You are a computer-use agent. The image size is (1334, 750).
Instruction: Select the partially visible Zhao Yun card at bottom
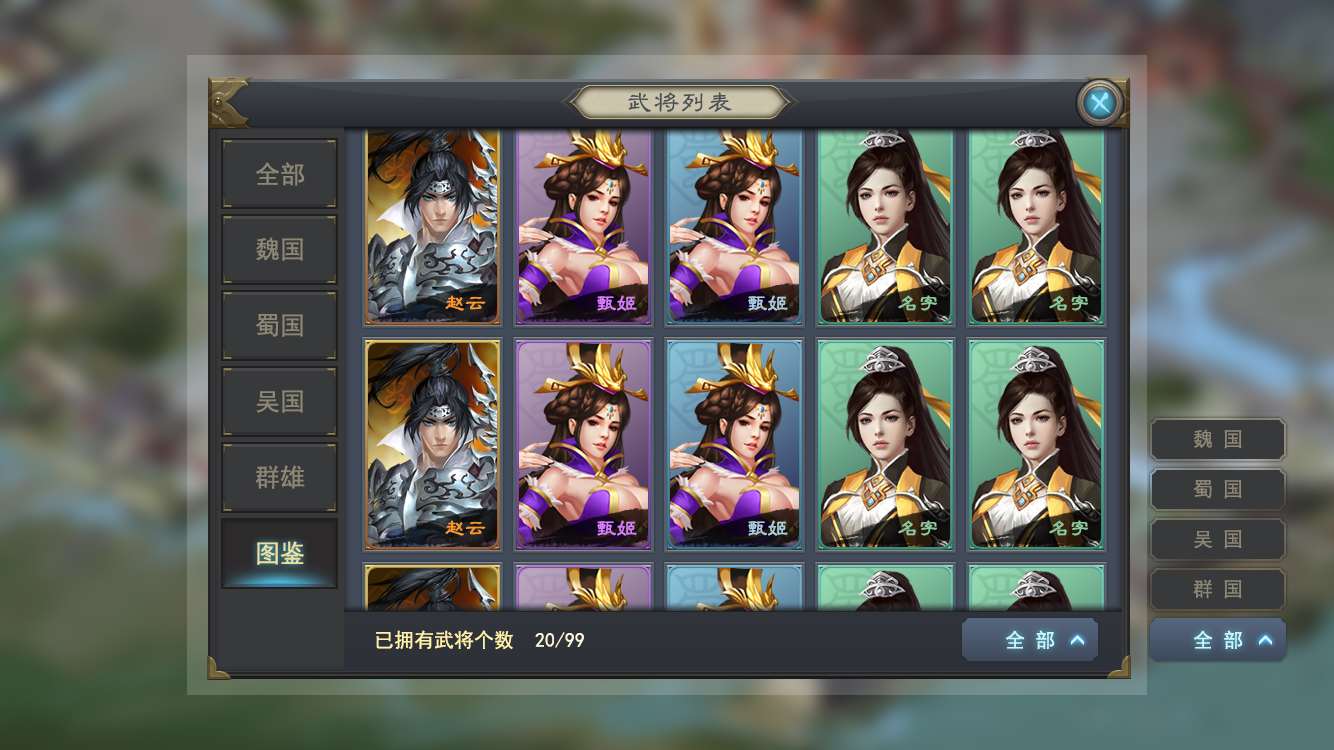point(432,590)
